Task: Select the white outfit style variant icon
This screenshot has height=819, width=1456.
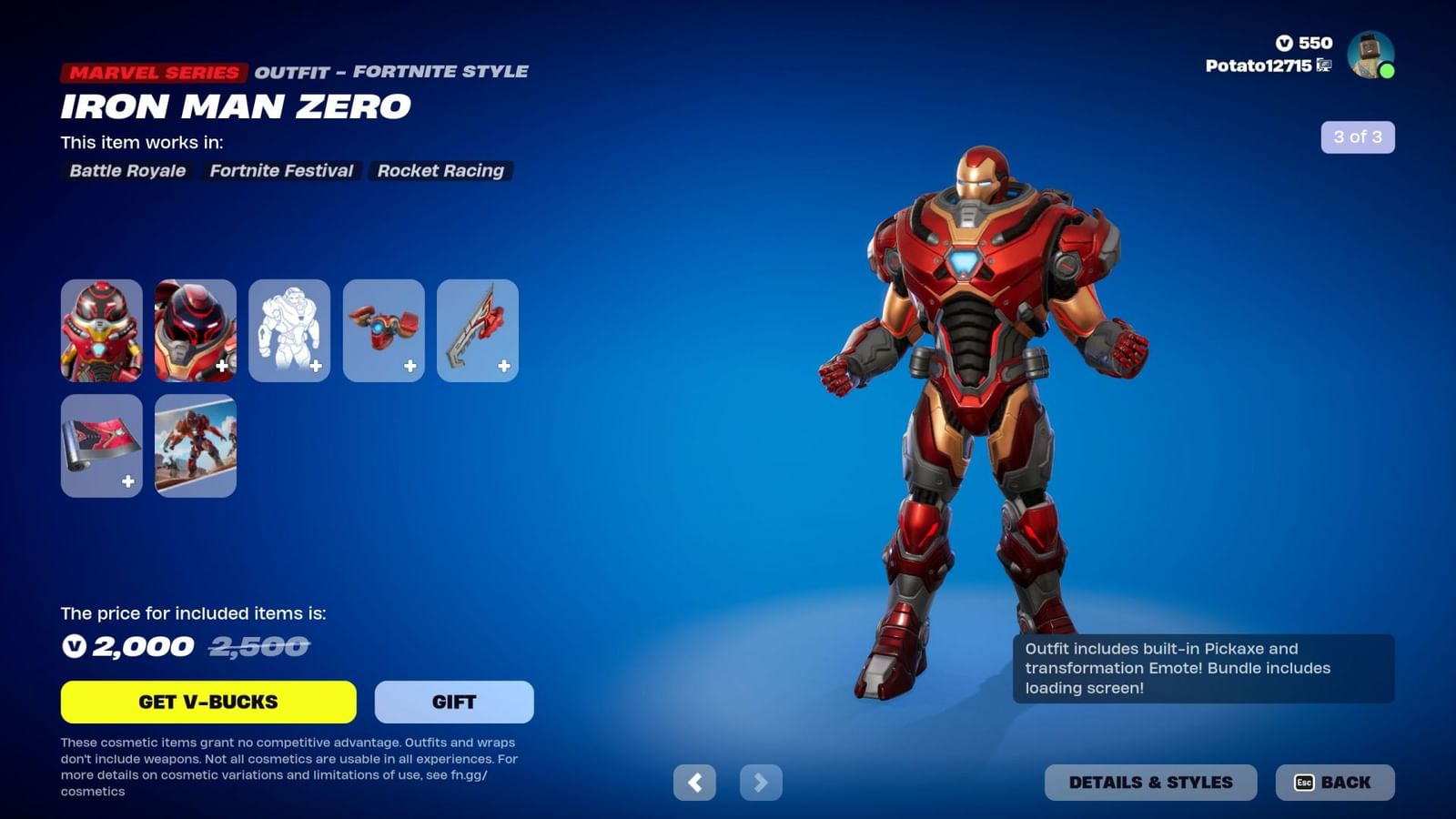Action: click(289, 330)
